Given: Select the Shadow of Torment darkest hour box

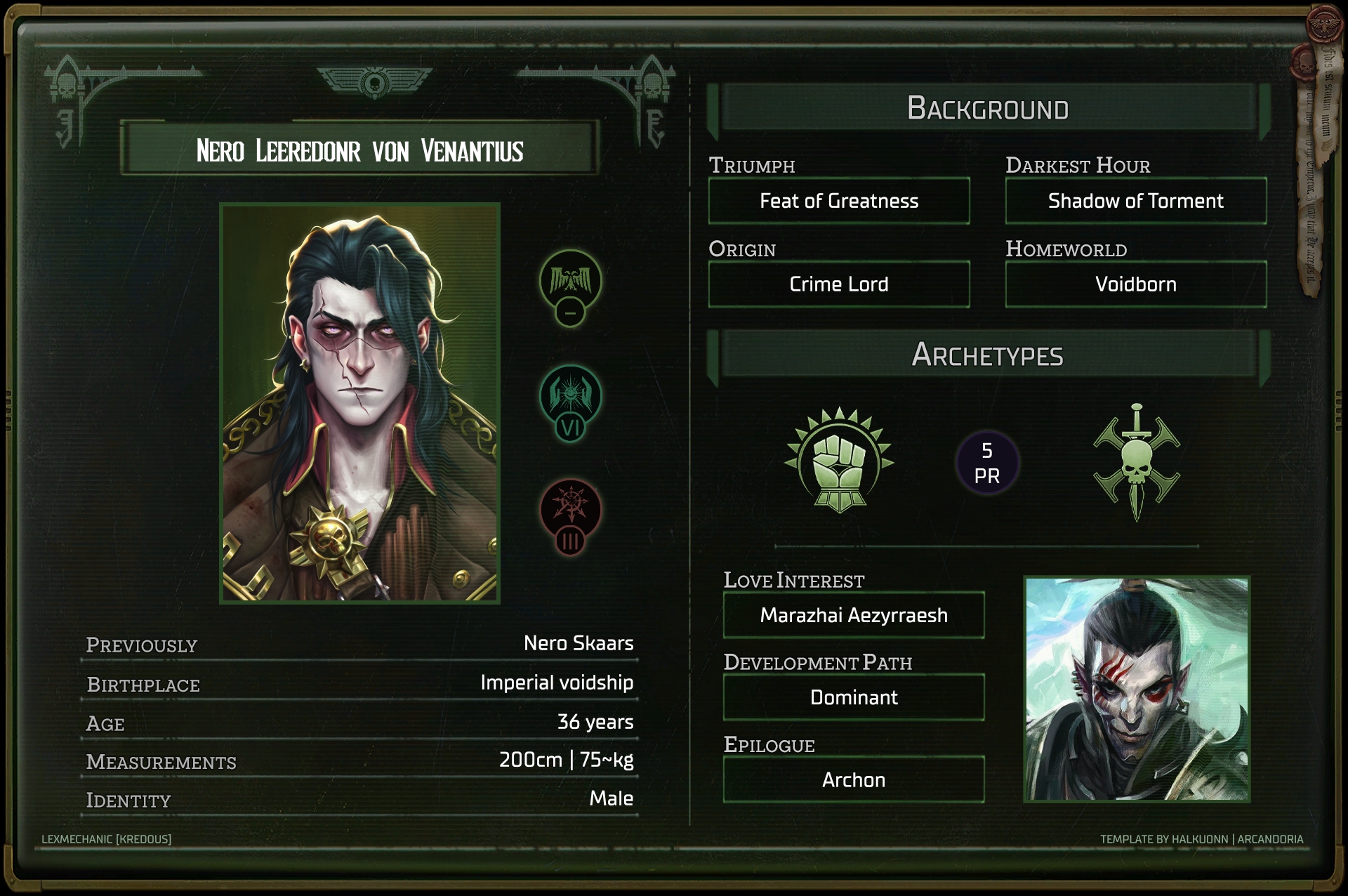Looking at the screenshot, I should click(x=1135, y=202).
